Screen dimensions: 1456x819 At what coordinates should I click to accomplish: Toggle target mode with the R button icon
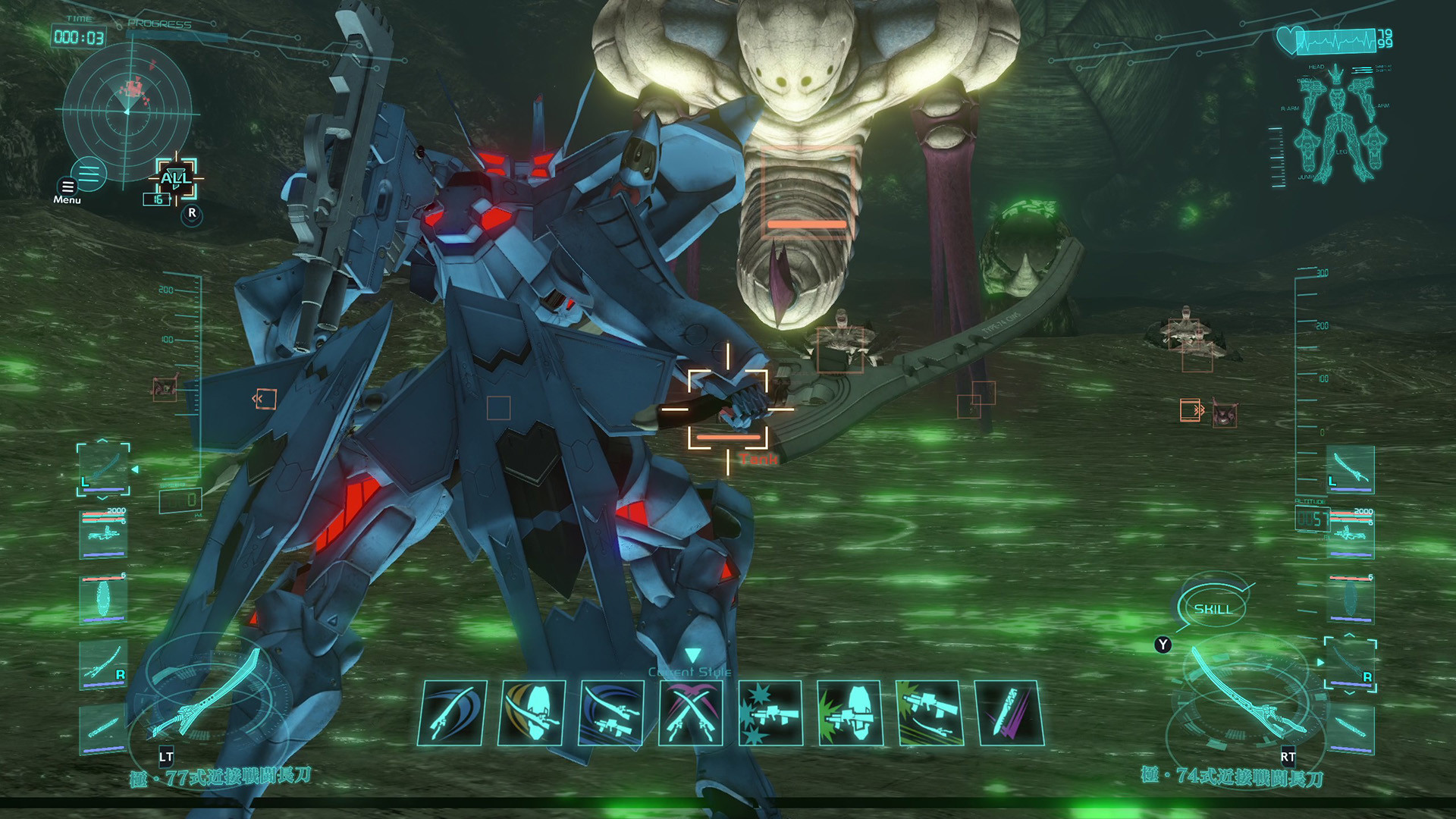pyautogui.click(x=192, y=214)
